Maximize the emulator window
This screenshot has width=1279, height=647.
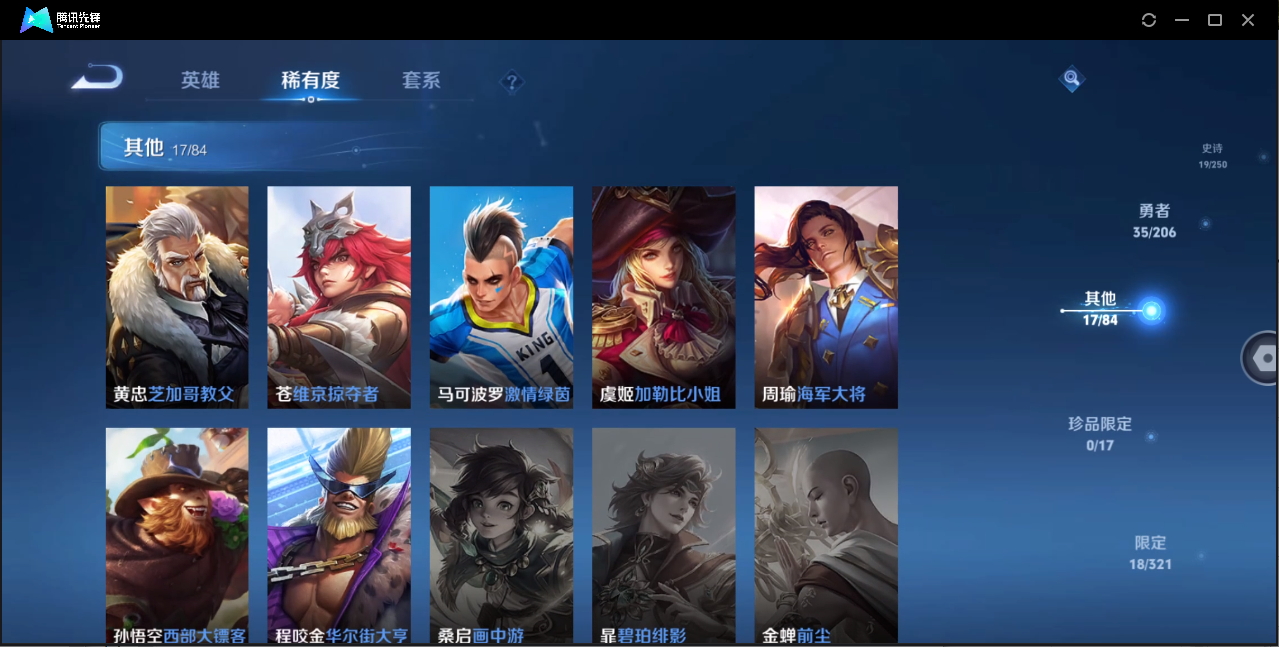click(x=1215, y=20)
